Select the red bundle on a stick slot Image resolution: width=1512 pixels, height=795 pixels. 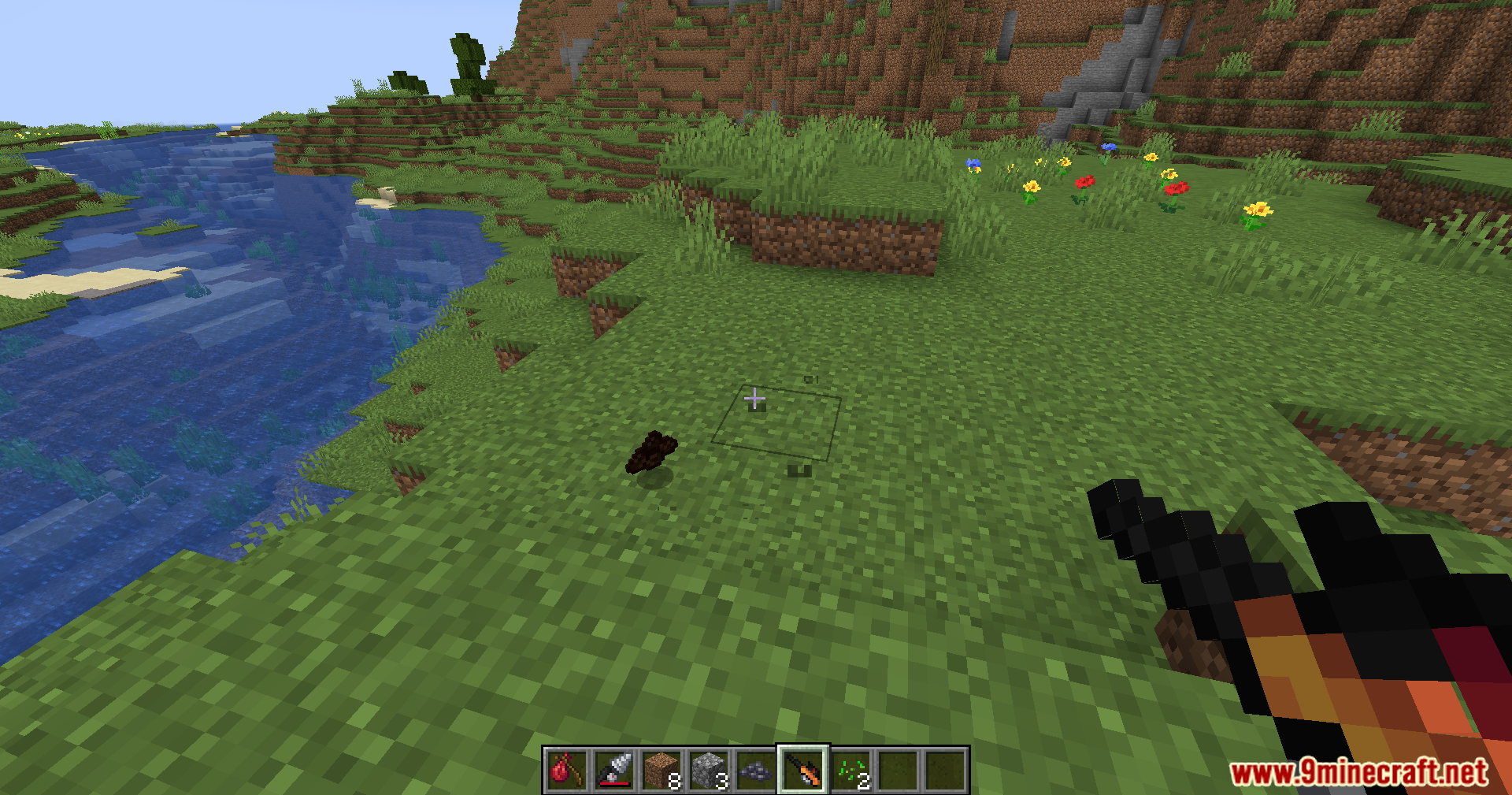[x=566, y=770]
